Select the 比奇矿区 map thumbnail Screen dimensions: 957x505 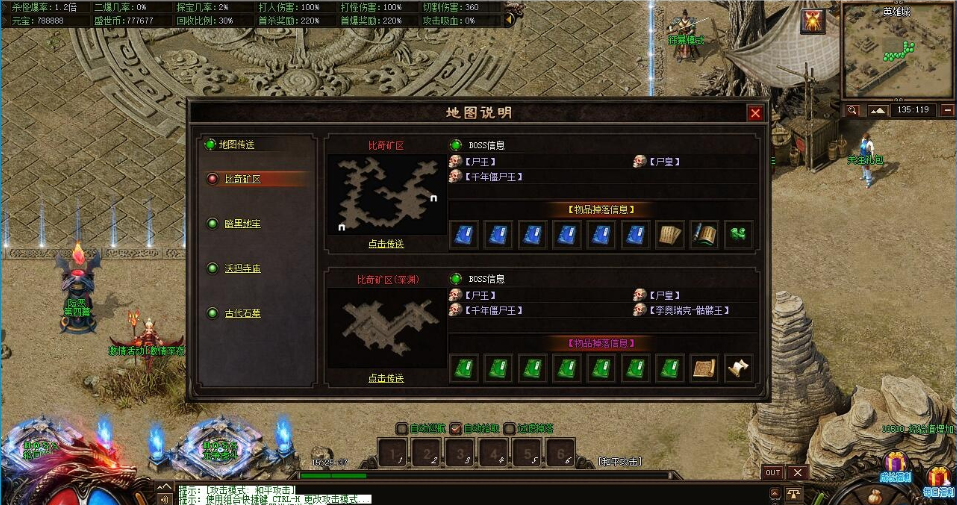[386, 194]
